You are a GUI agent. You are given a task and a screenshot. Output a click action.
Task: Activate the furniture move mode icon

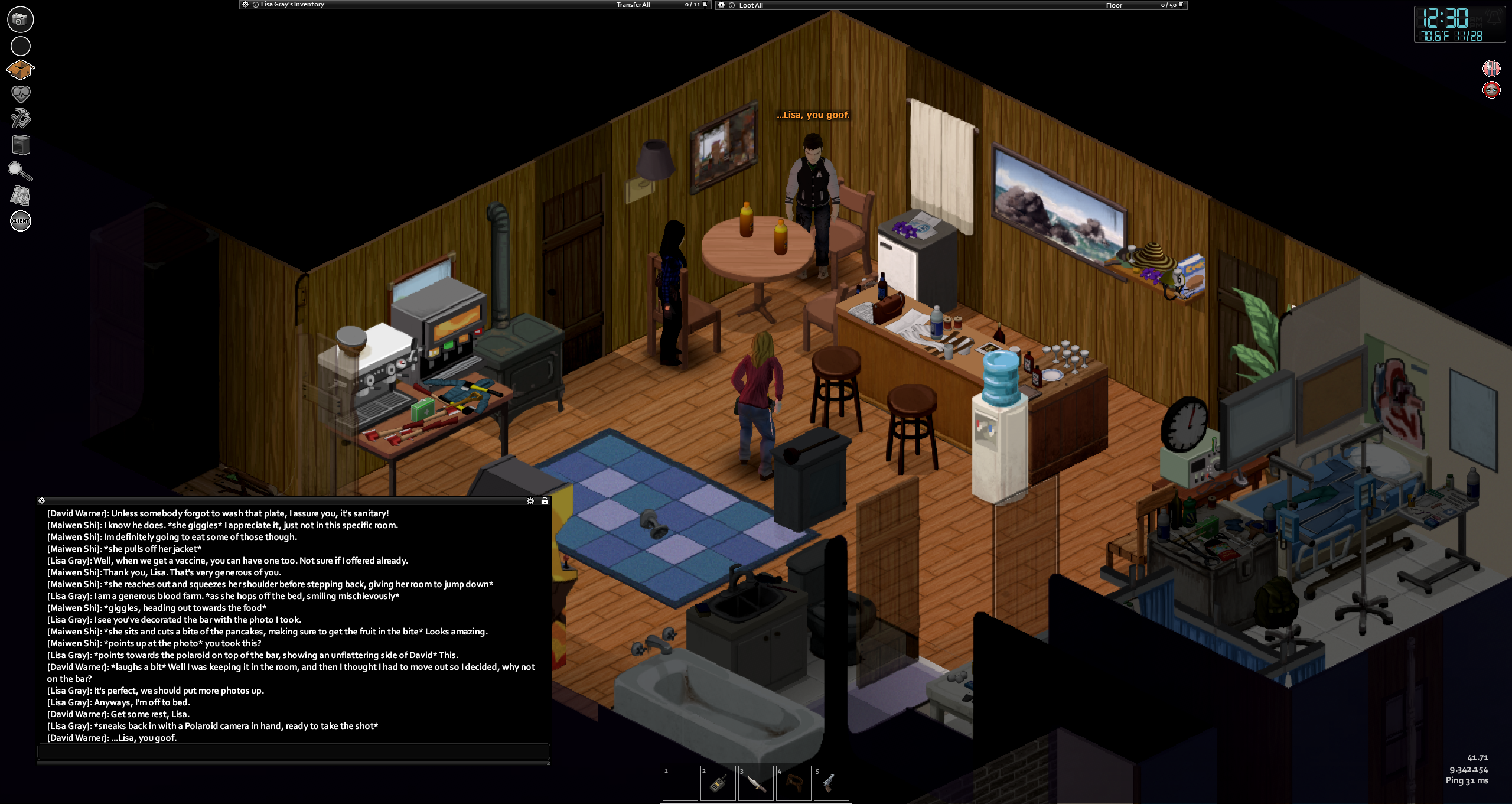pyautogui.click(x=21, y=145)
